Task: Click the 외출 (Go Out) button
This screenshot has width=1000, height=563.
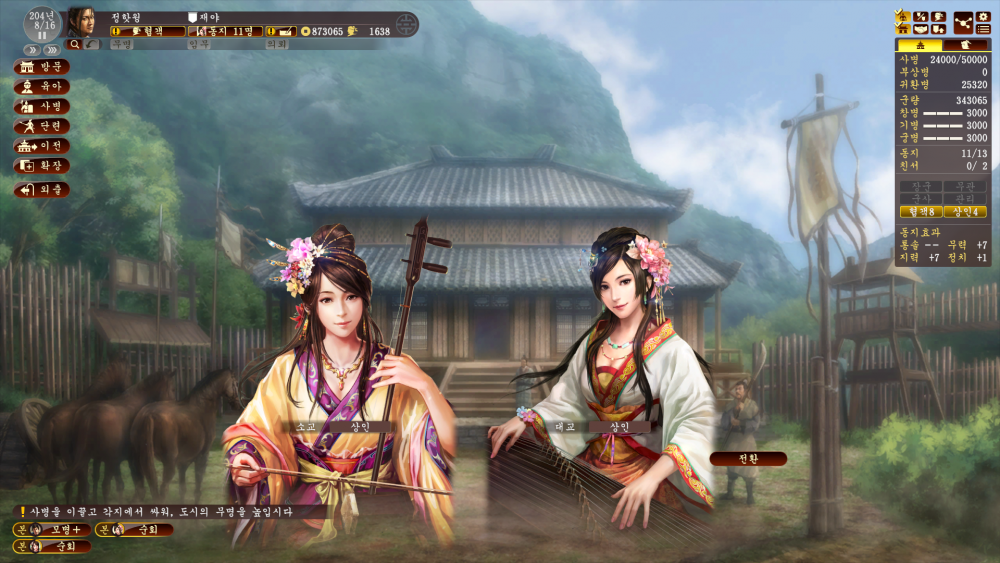Action: [x=42, y=189]
